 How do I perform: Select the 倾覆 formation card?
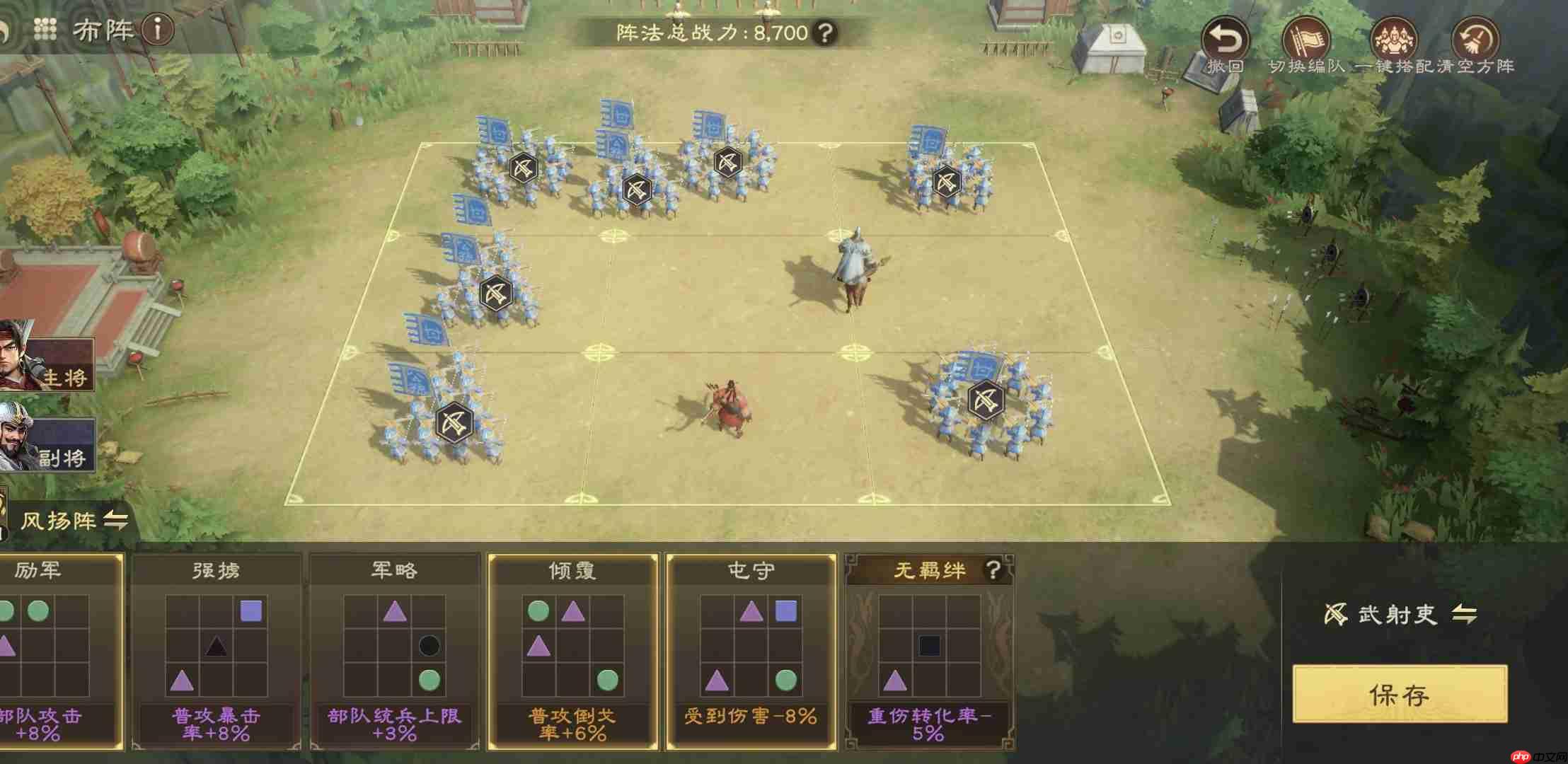click(572, 651)
